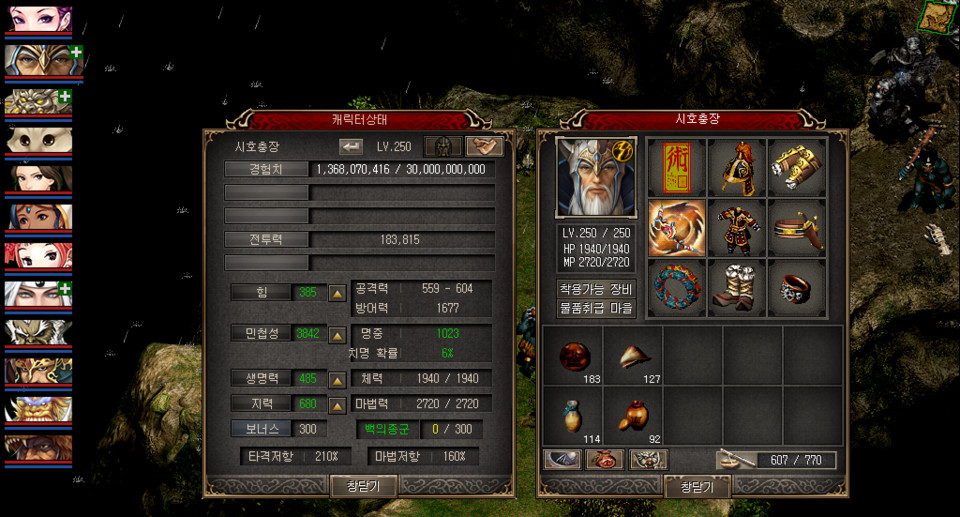Increase the 지력 stat with its arrow
Viewport: 960px width, 517px height.
click(338, 404)
